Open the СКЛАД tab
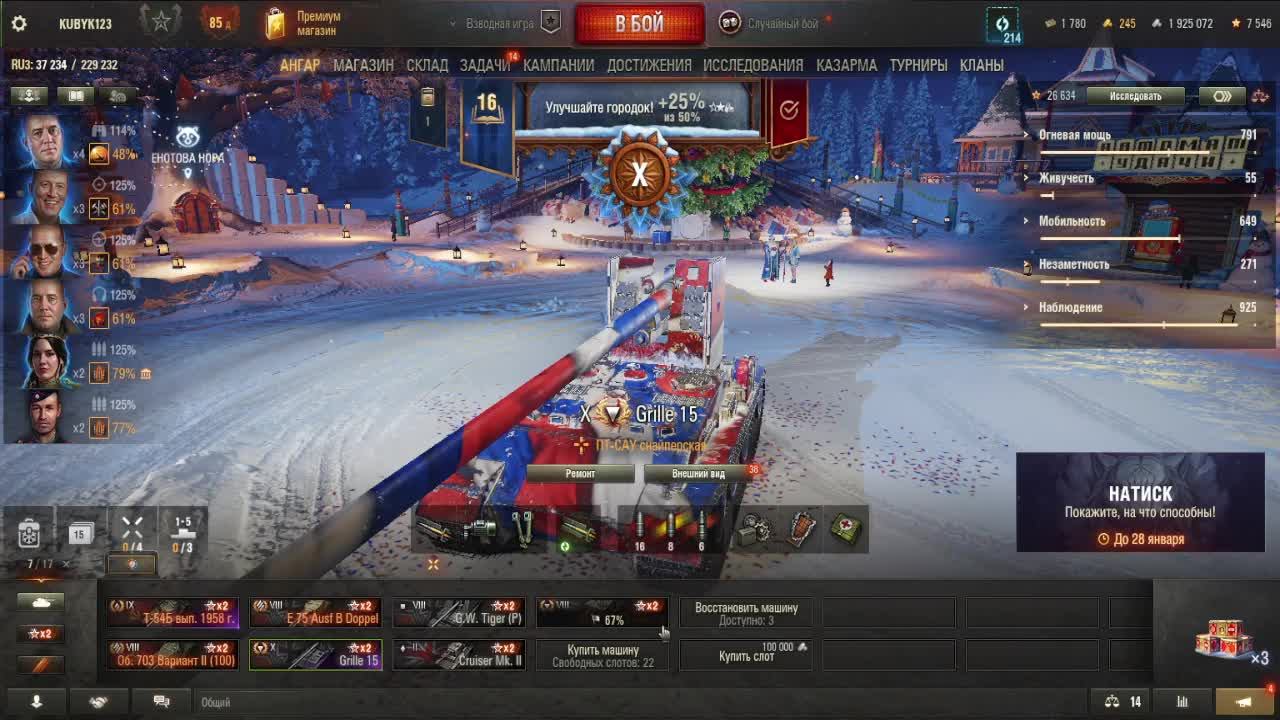The height and width of the screenshot is (720, 1280). point(427,65)
